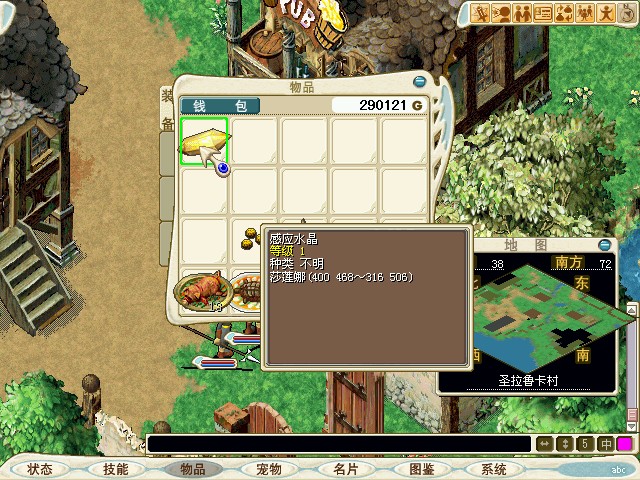Switch to the 物品 items tab
This screenshot has width=640, height=480.
pyautogui.click(x=191, y=469)
